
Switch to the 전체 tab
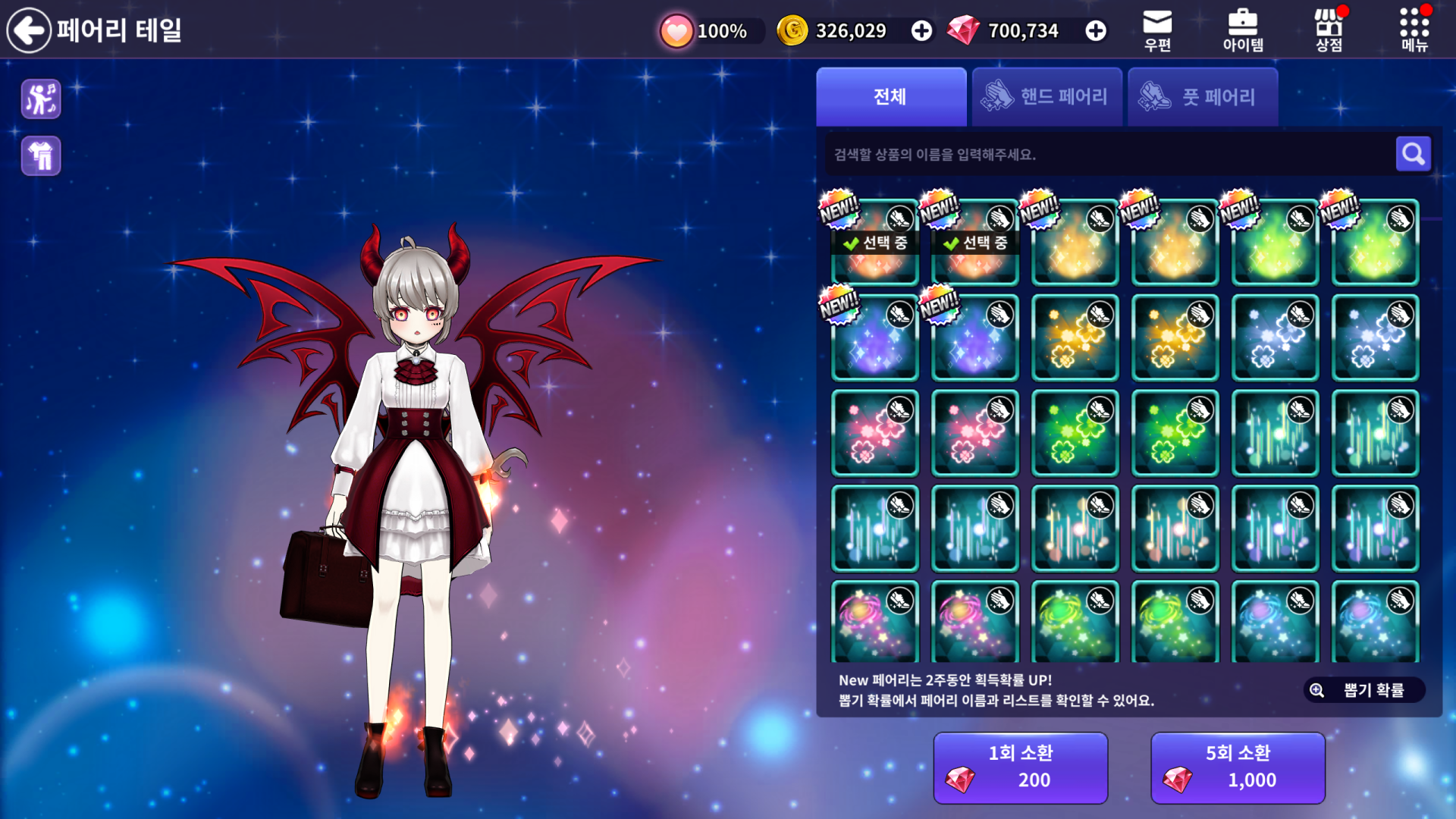click(891, 97)
